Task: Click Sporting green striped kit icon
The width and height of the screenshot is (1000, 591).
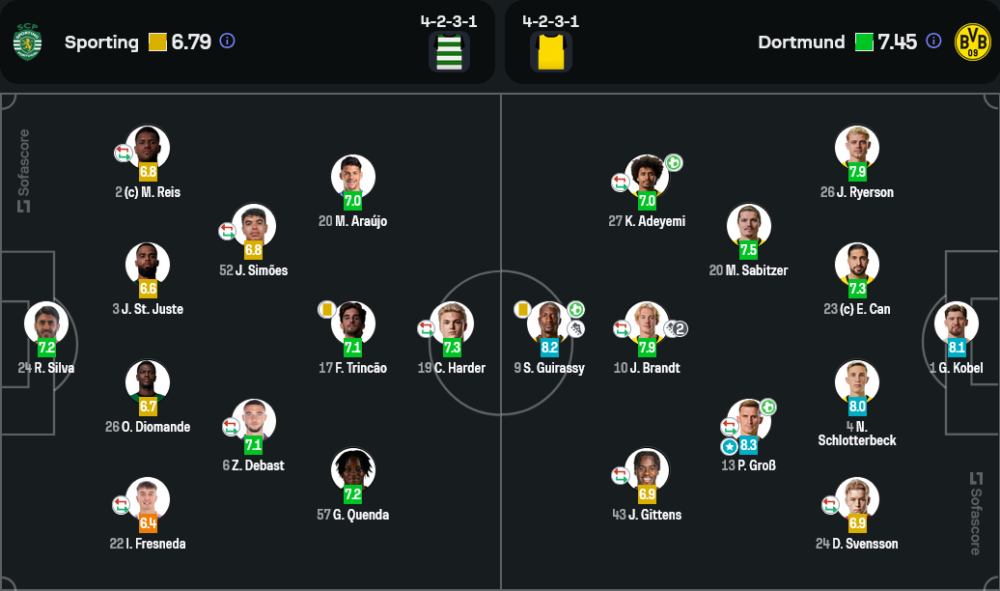Action: (450, 52)
